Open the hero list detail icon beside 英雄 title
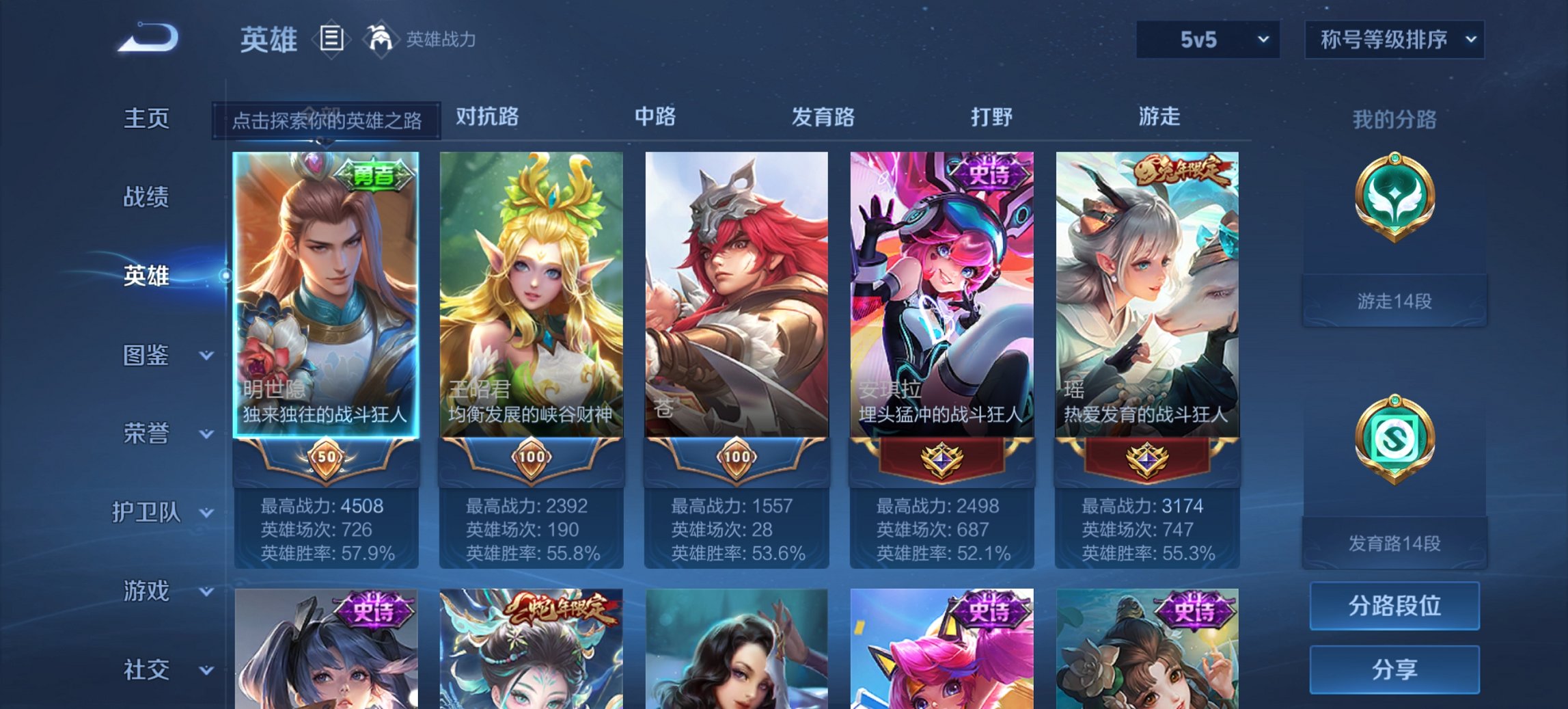The height and width of the screenshot is (709, 1568). coord(333,40)
